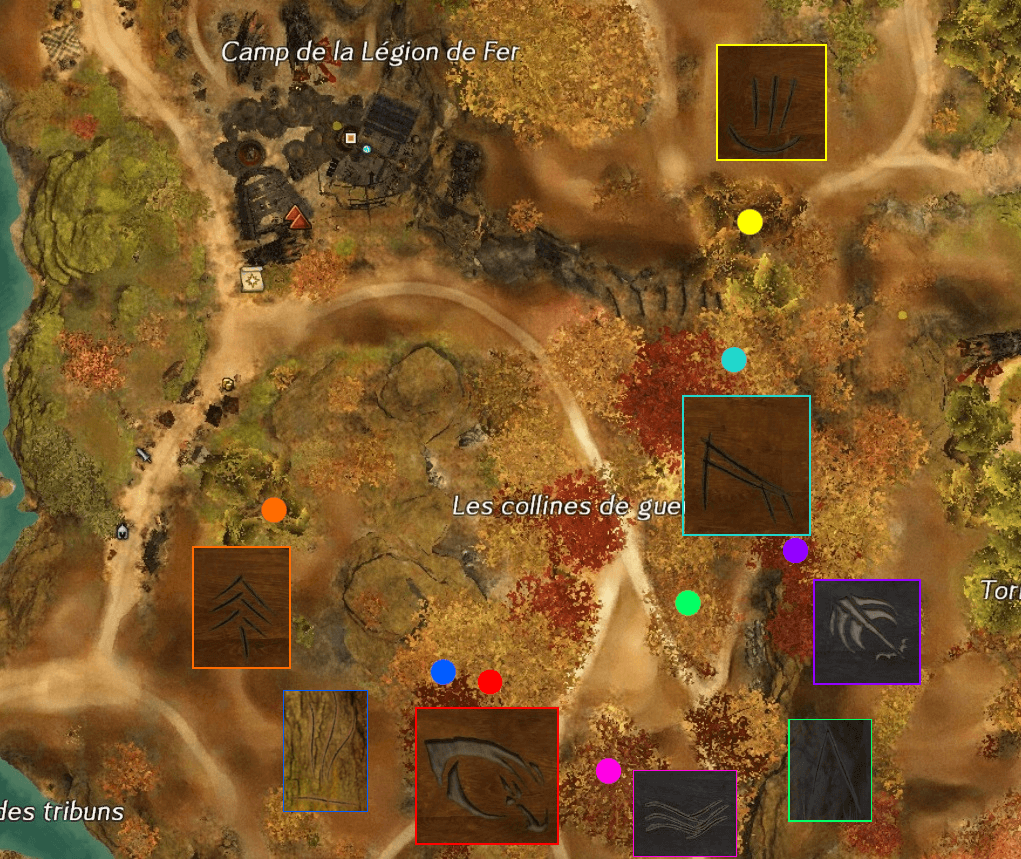View the orange-bordered tree carving thumbnail
Image resolution: width=1021 pixels, height=859 pixels.
pos(241,607)
